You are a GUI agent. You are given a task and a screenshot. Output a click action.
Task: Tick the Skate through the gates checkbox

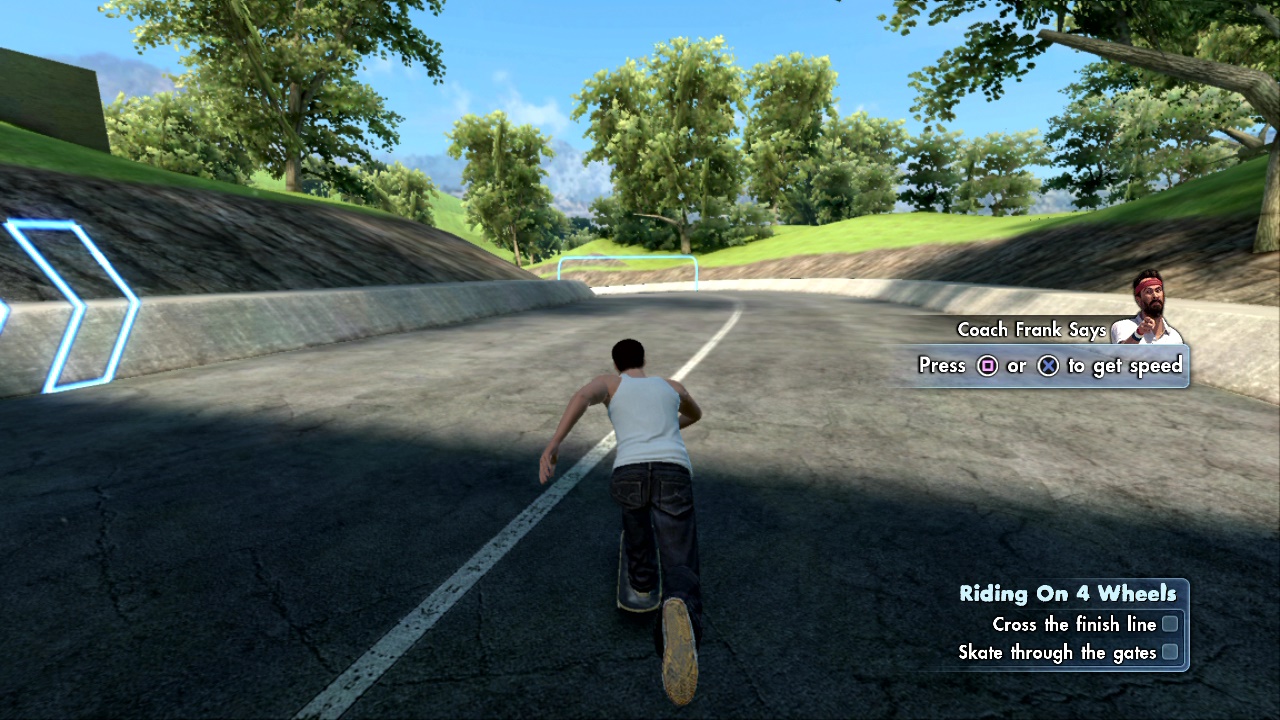[x=1169, y=652]
